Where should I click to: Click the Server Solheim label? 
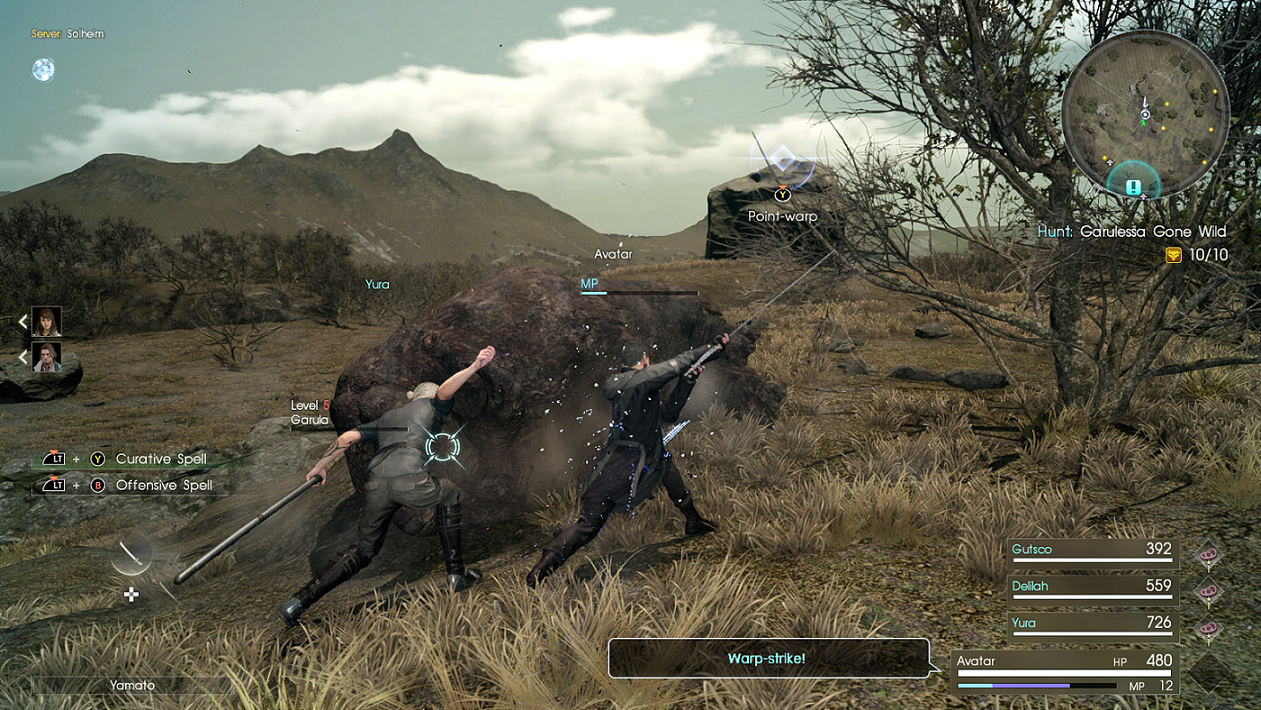click(x=67, y=34)
